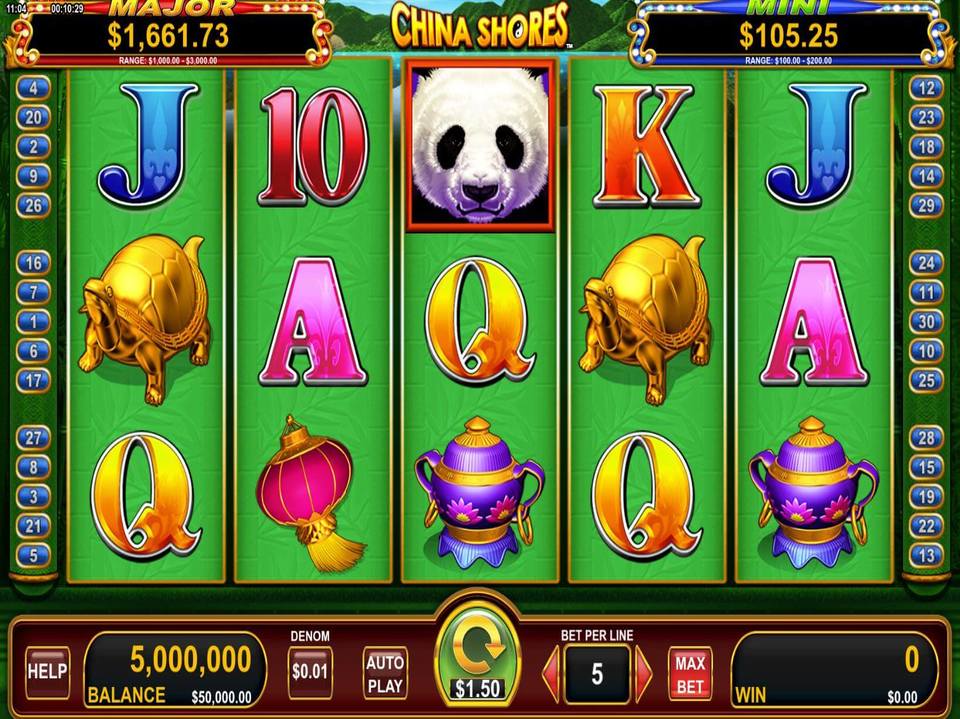
Task: Select payline number 12 marker
Action: [926, 88]
